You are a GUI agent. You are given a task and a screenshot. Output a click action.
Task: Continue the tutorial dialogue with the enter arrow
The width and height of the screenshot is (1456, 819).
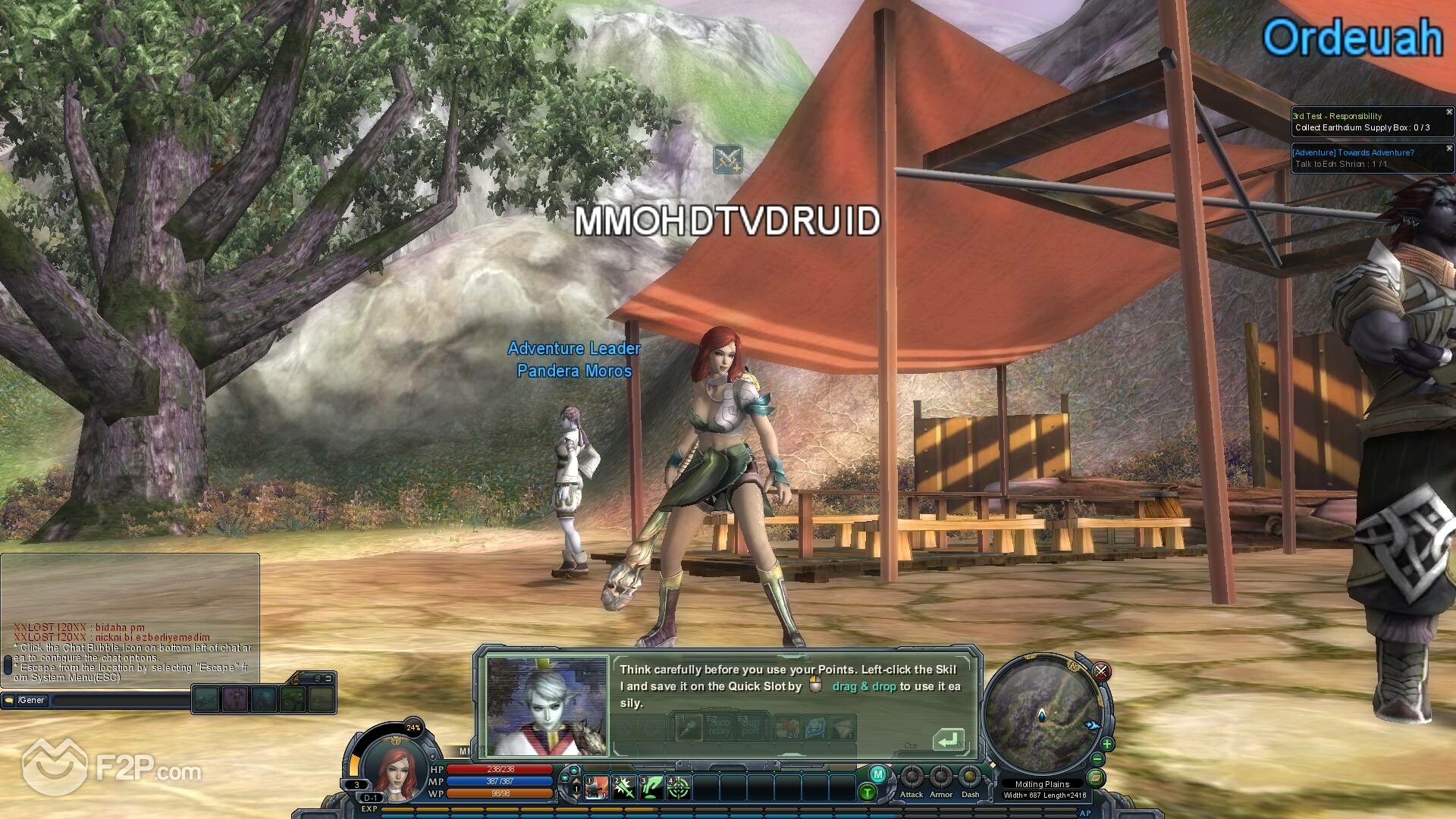(x=948, y=739)
